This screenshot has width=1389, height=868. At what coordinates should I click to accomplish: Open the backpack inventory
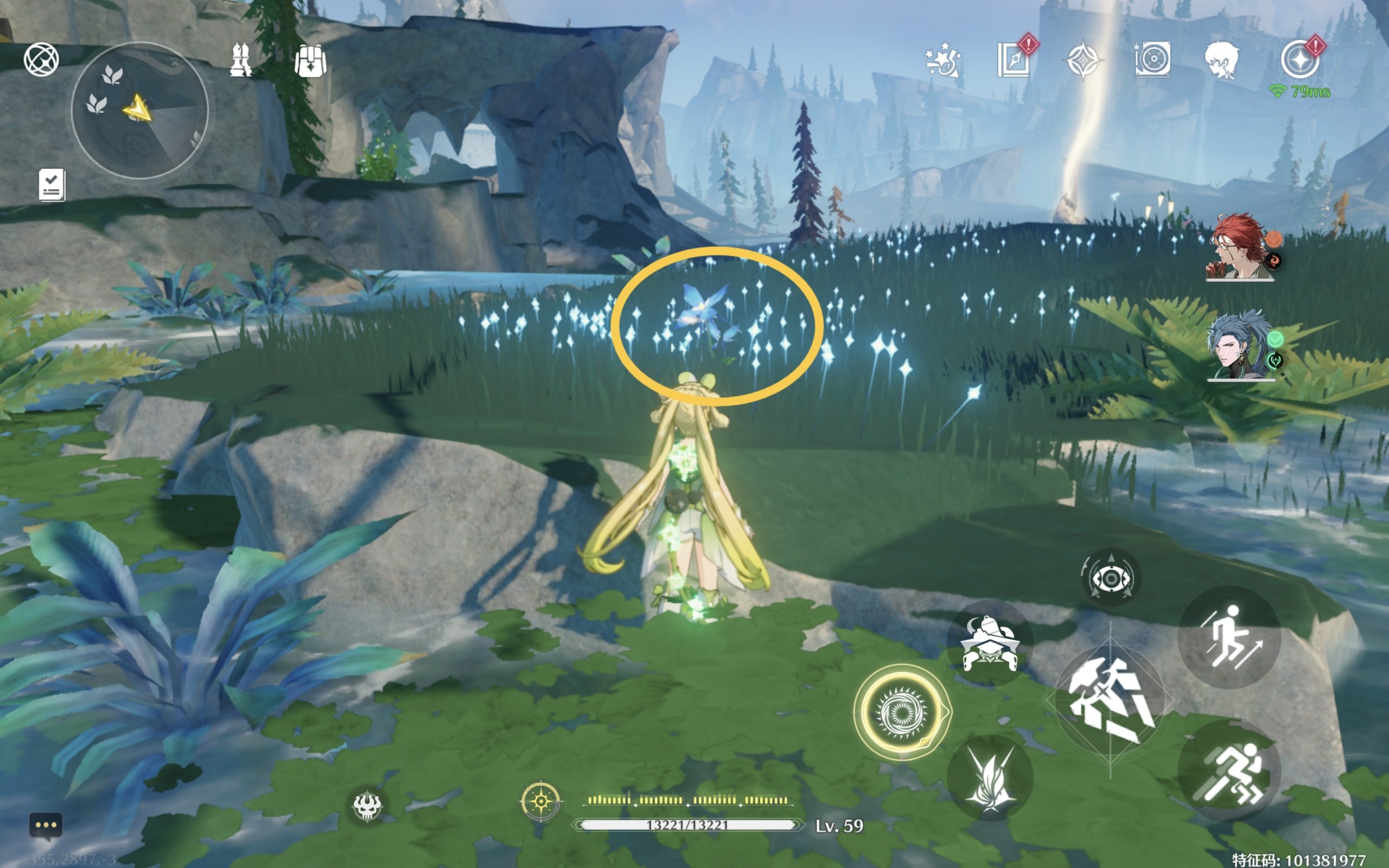[x=310, y=60]
